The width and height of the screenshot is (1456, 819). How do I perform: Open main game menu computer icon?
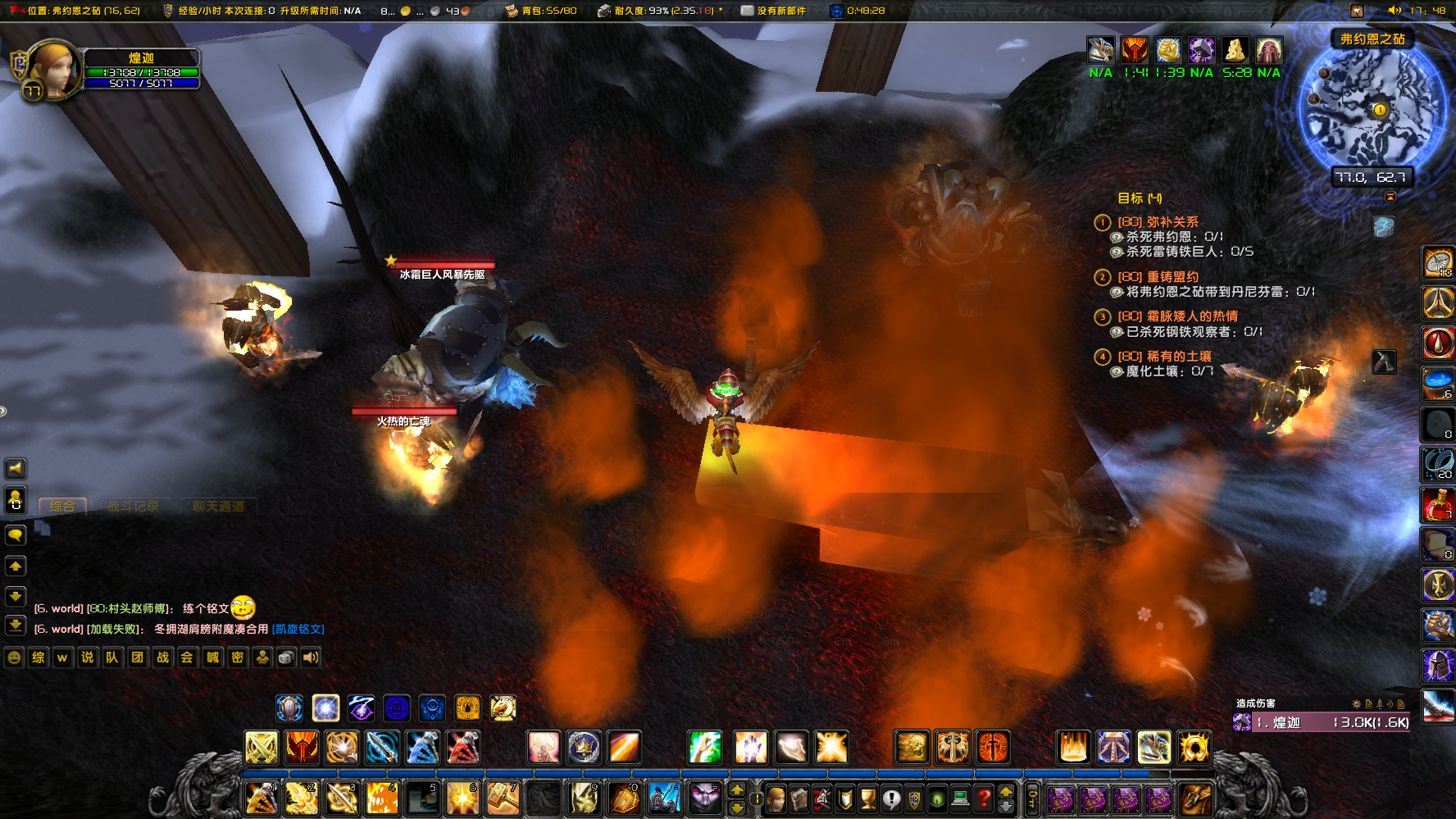[959, 799]
